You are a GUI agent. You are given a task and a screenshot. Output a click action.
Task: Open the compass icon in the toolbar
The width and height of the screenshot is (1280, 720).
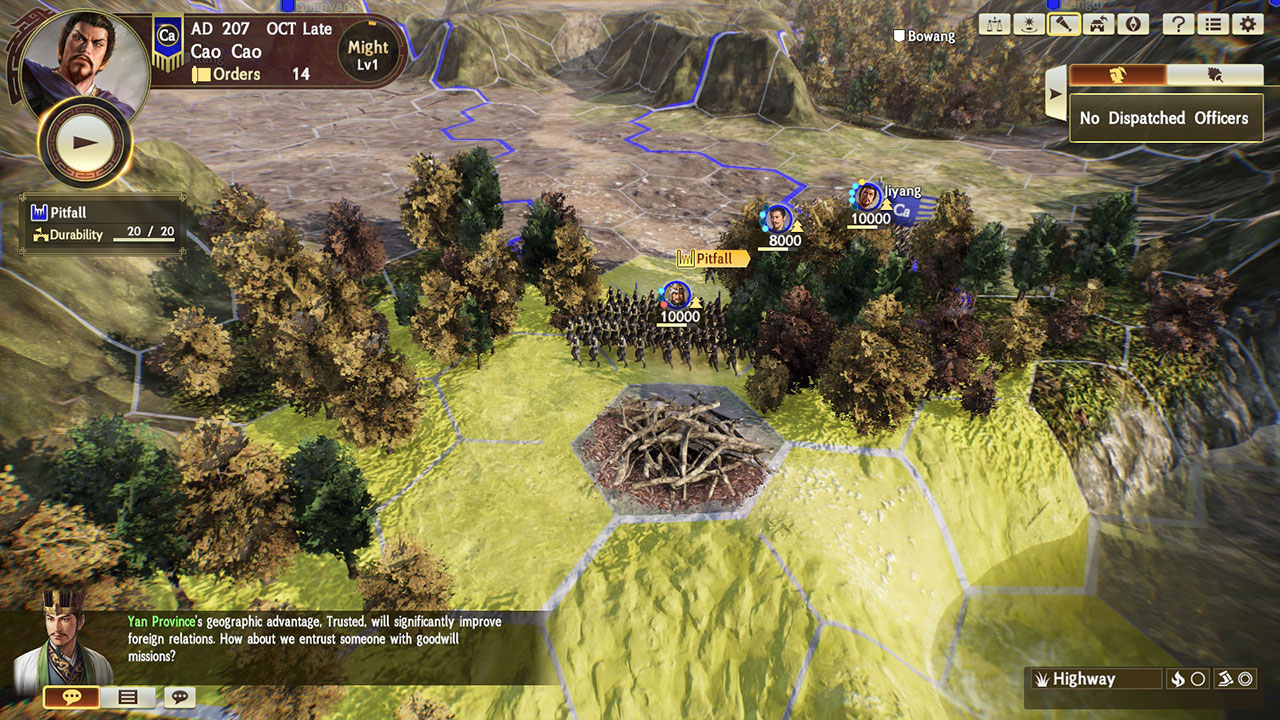tap(1131, 25)
